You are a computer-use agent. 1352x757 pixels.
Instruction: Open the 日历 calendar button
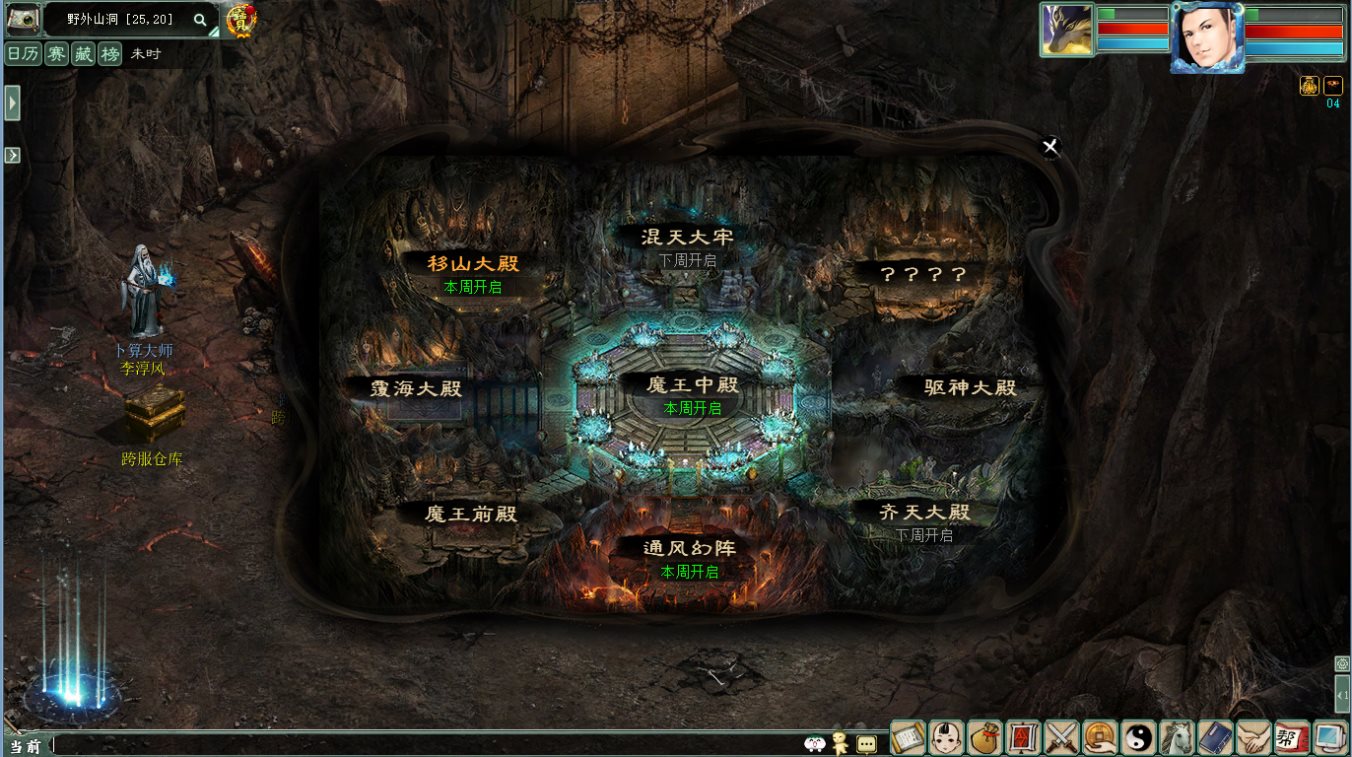[23, 54]
